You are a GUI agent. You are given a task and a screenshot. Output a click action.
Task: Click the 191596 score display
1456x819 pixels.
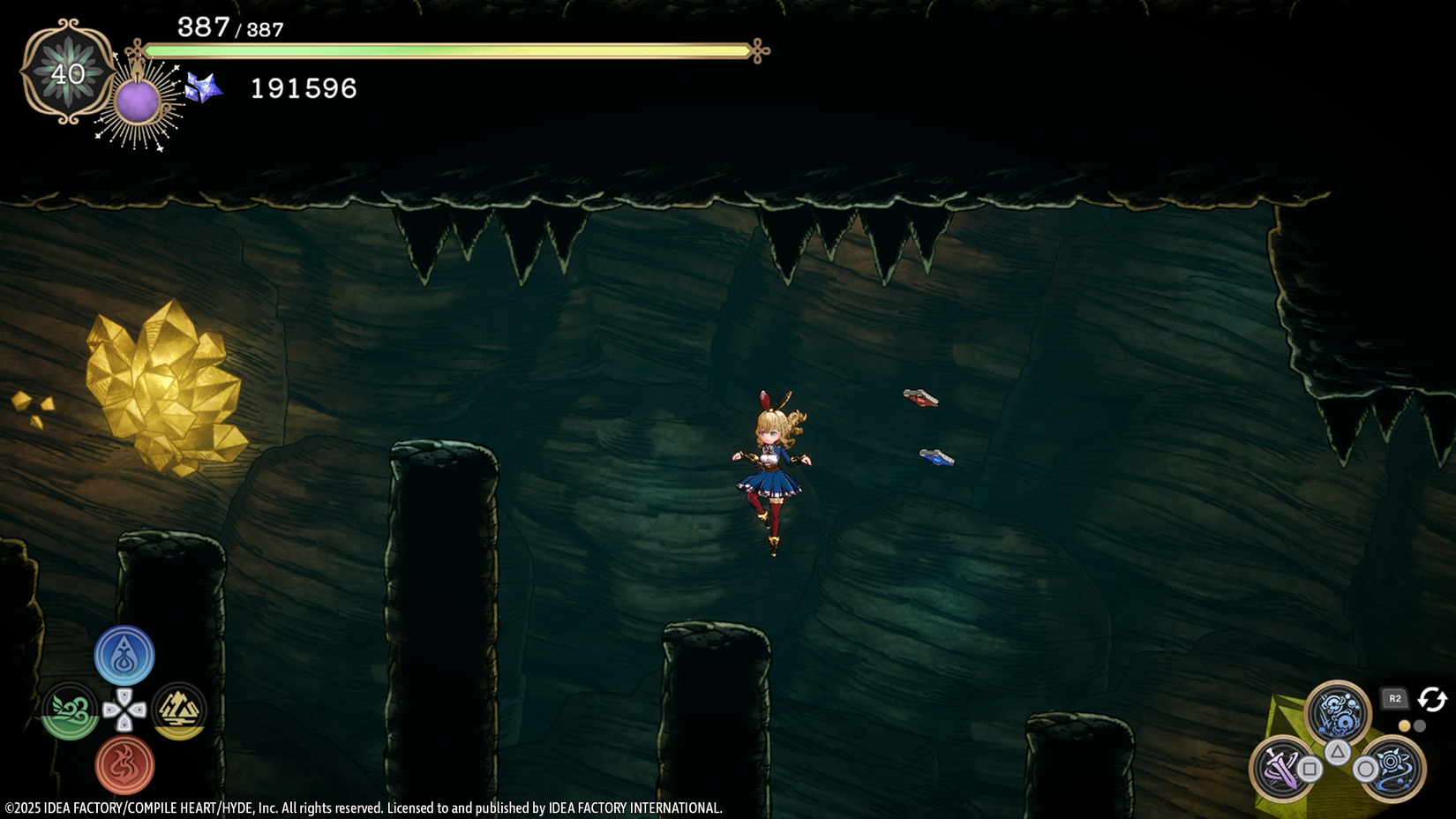[303, 88]
